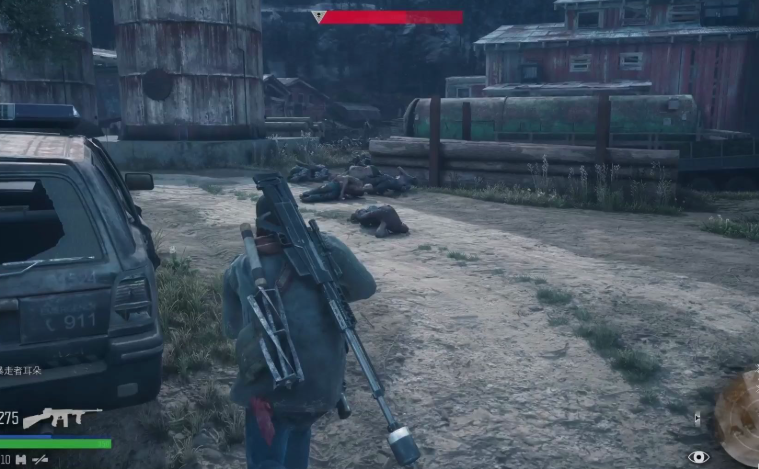The width and height of the screenshot is (759, 469).
Task: Click the eye visibility indicator icon
Action: point(698,457)
